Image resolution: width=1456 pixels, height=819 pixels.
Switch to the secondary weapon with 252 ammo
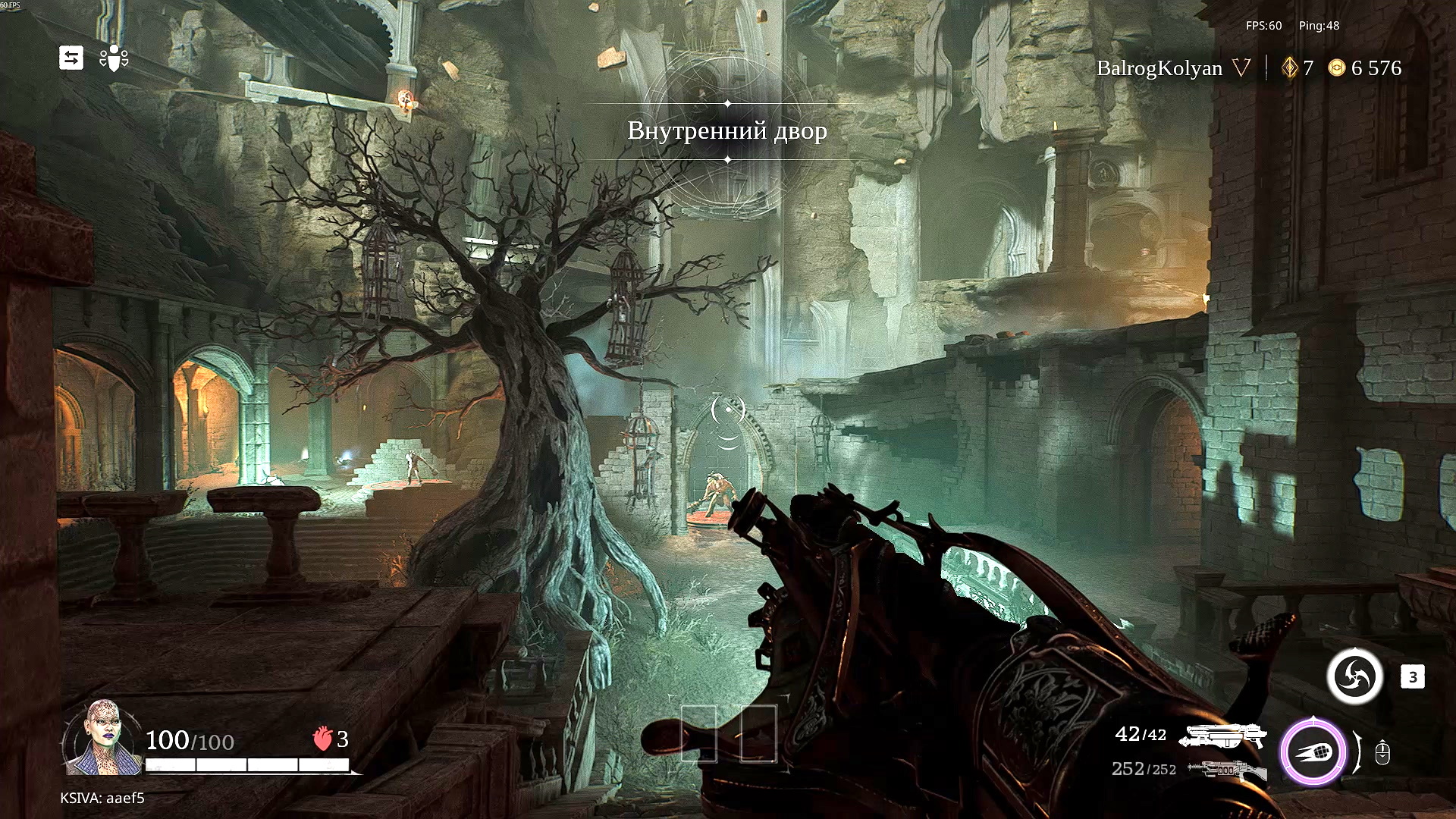(x=1226, y=770)
